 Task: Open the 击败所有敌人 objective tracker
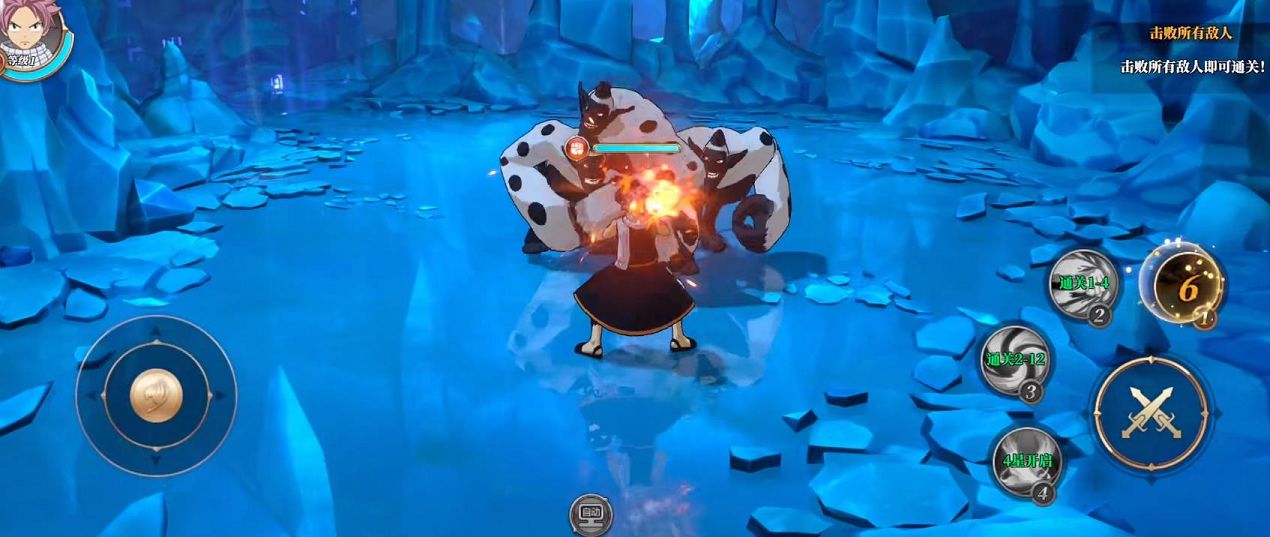pos(1190,33)
